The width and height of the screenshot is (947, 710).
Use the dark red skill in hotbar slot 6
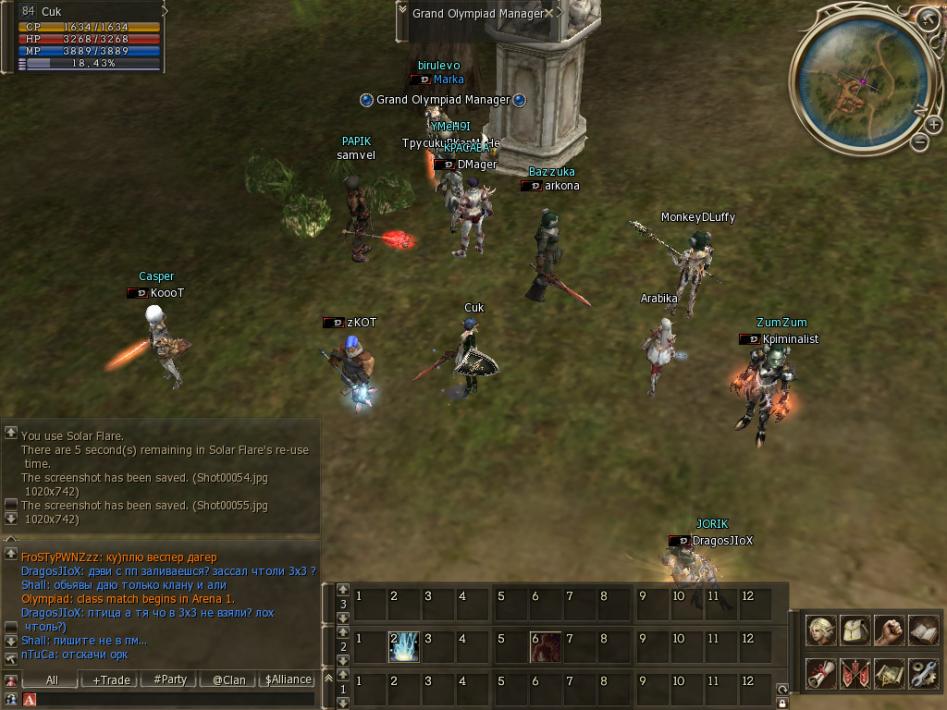545,647
